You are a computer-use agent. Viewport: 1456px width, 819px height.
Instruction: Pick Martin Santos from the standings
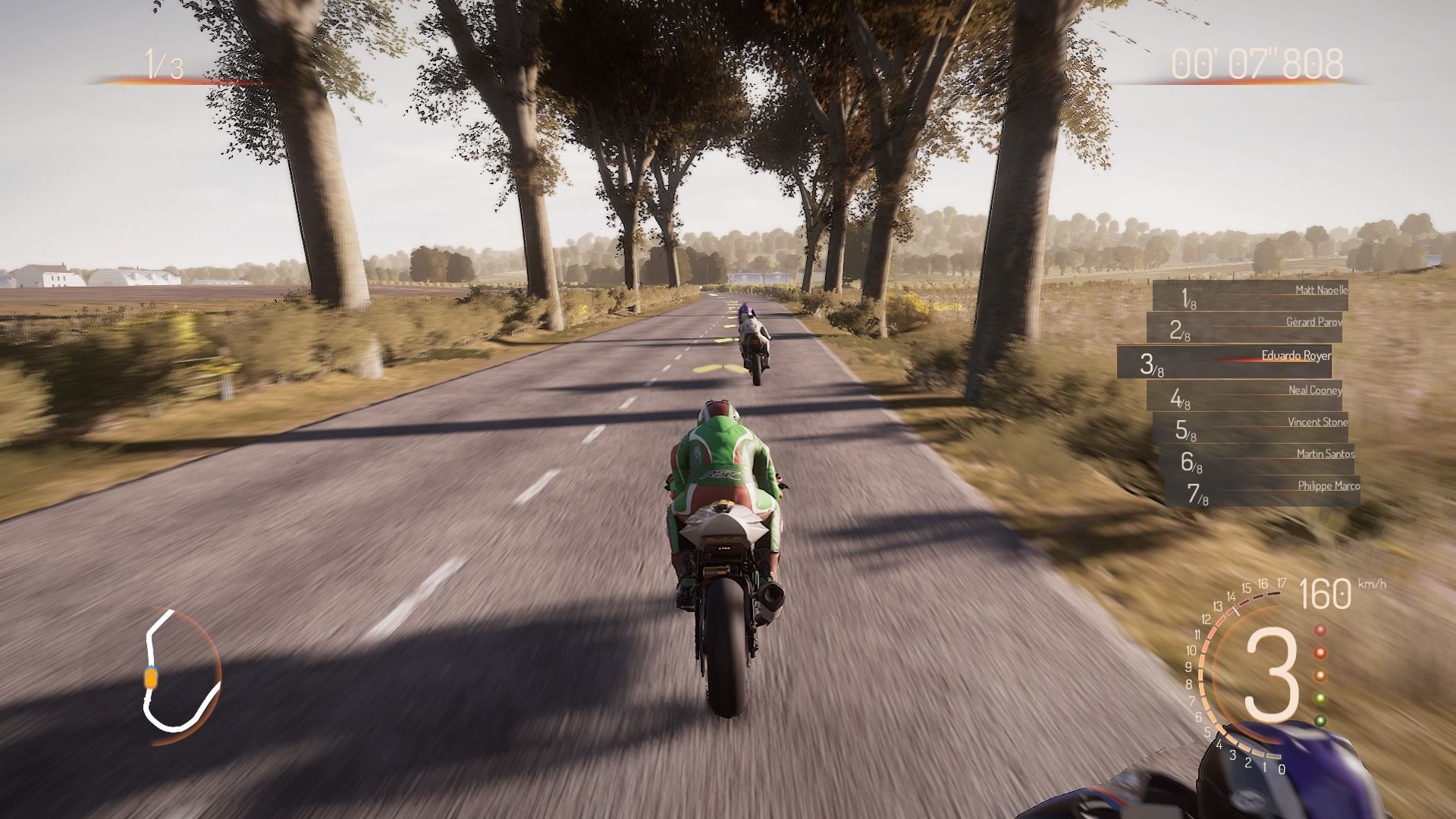point(1256,459)
